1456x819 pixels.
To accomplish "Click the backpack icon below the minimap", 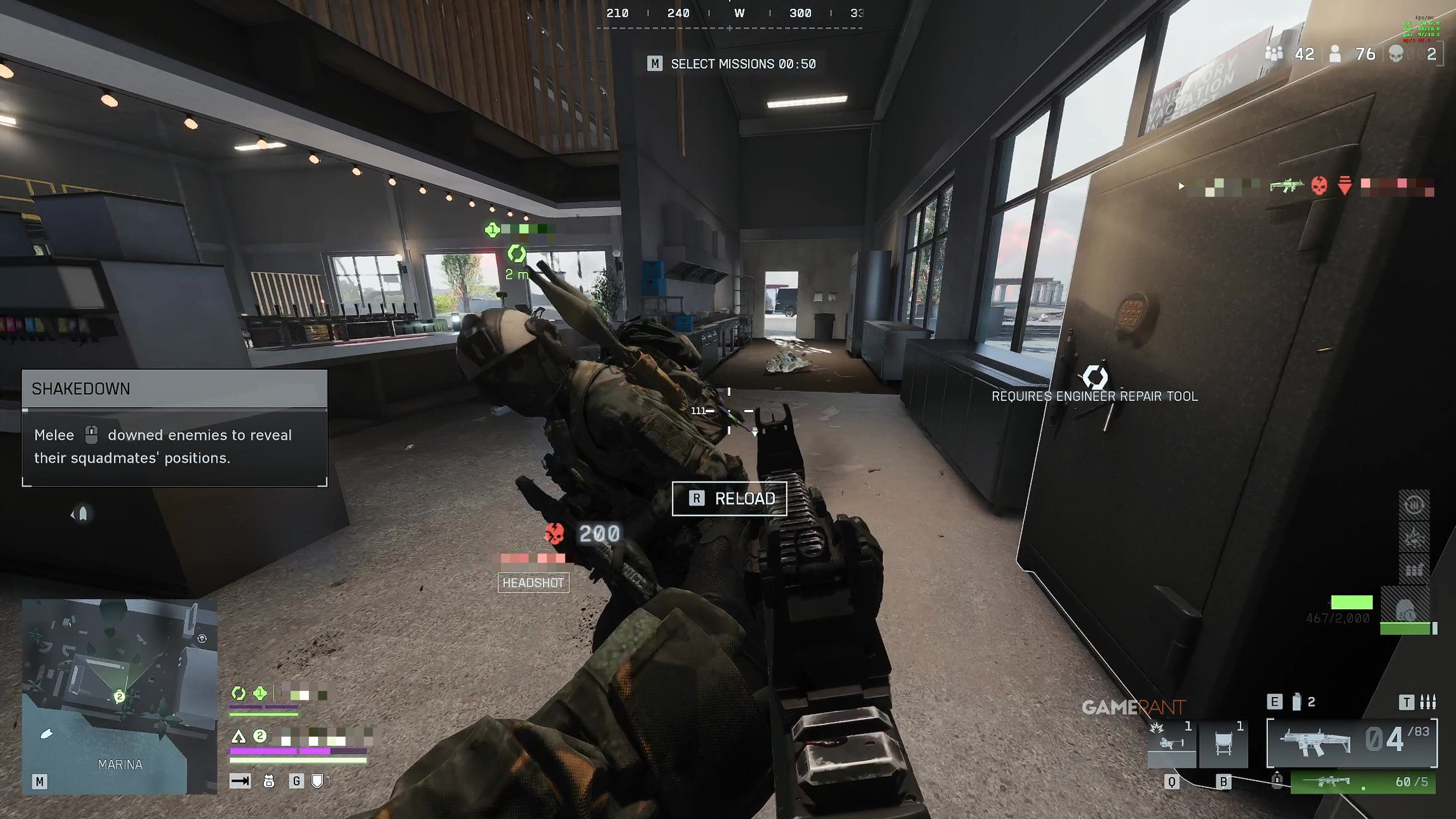I will pos(269,781).
